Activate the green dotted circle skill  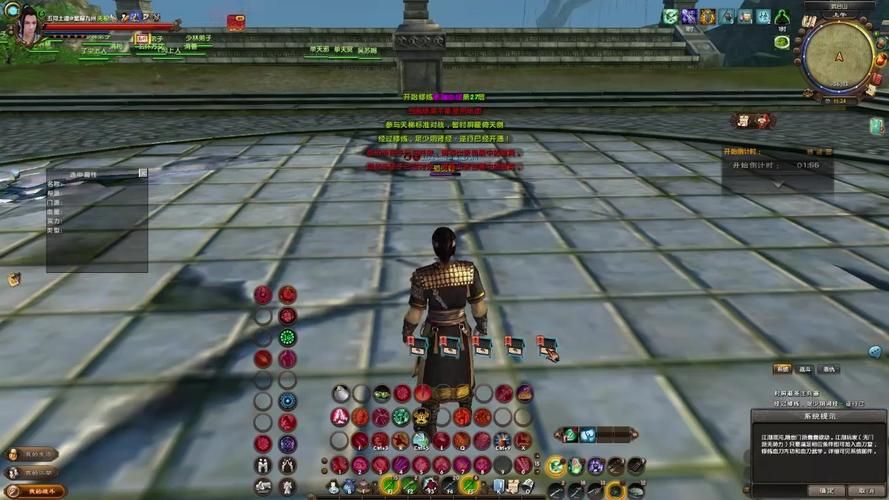[287, 338]
